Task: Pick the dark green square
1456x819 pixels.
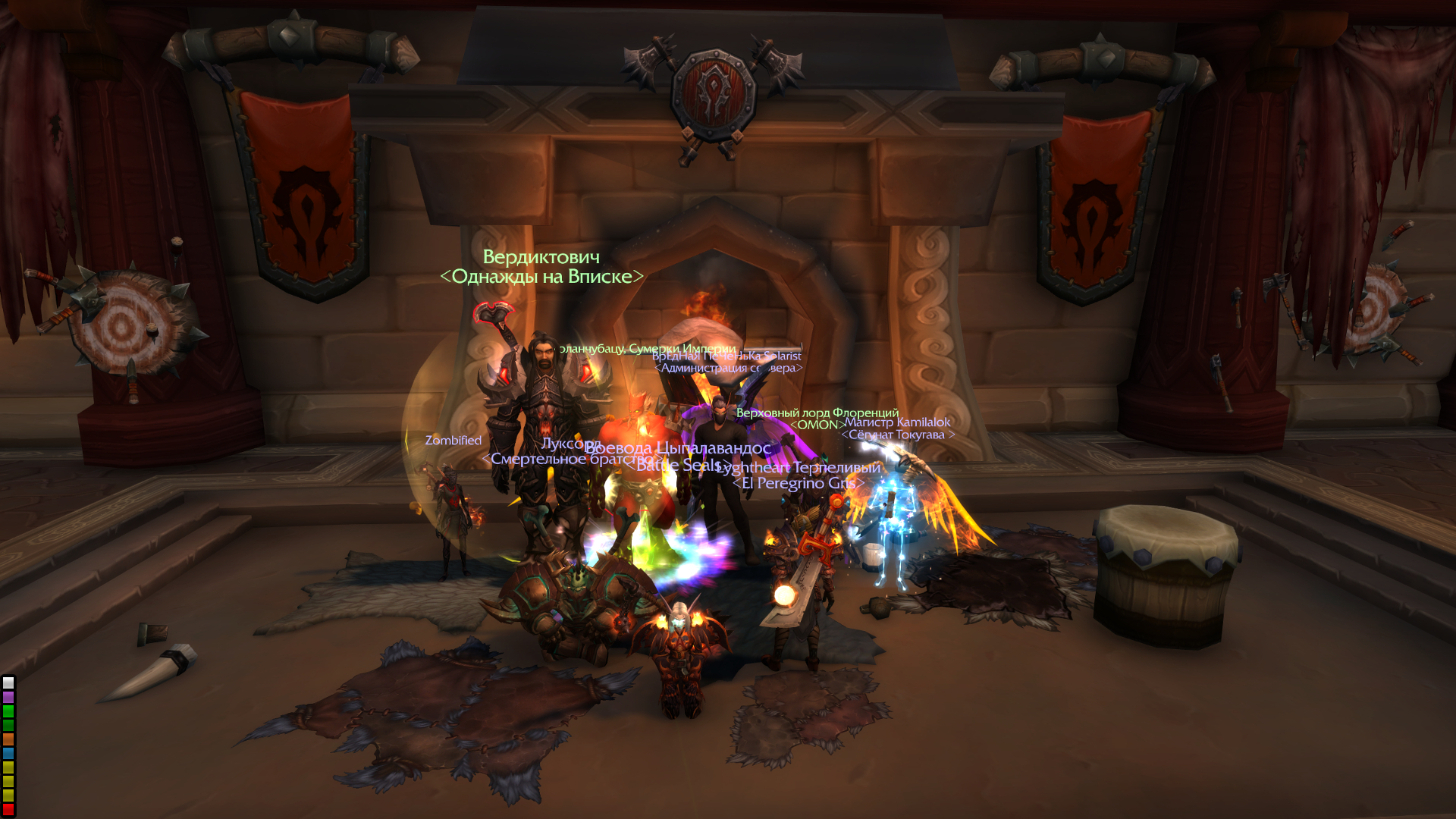Action: click(8, 725)
